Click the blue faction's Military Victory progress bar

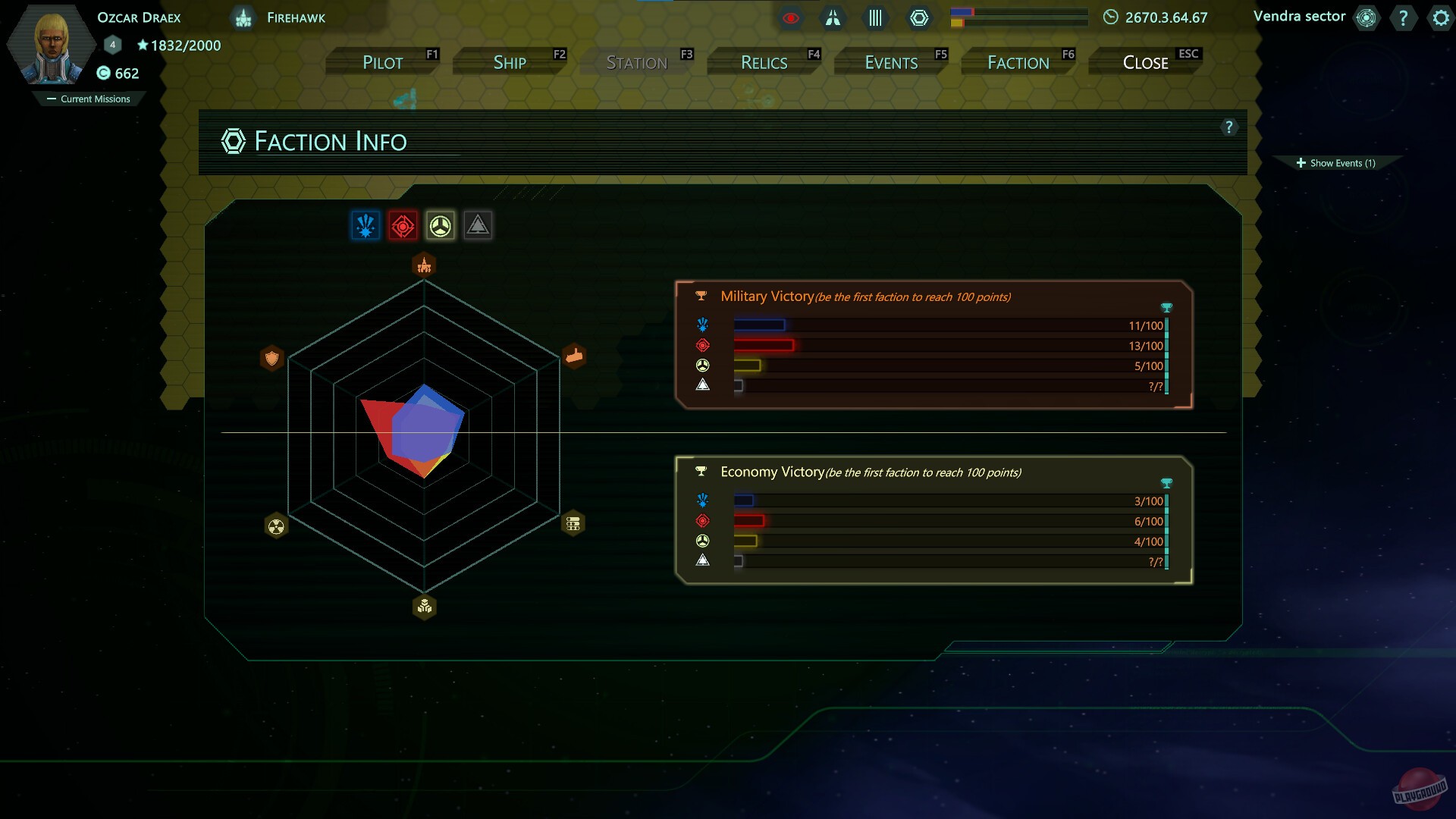758,325
